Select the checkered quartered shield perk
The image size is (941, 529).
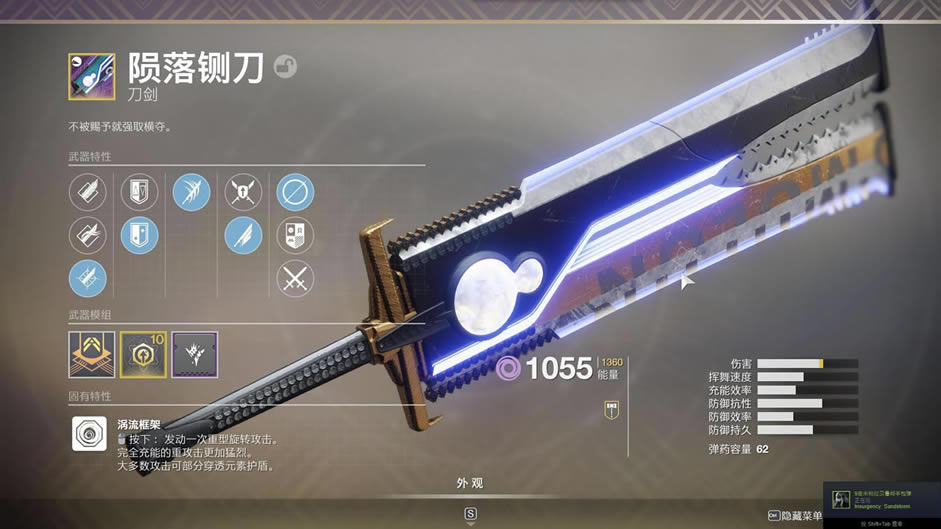(295, 236)
